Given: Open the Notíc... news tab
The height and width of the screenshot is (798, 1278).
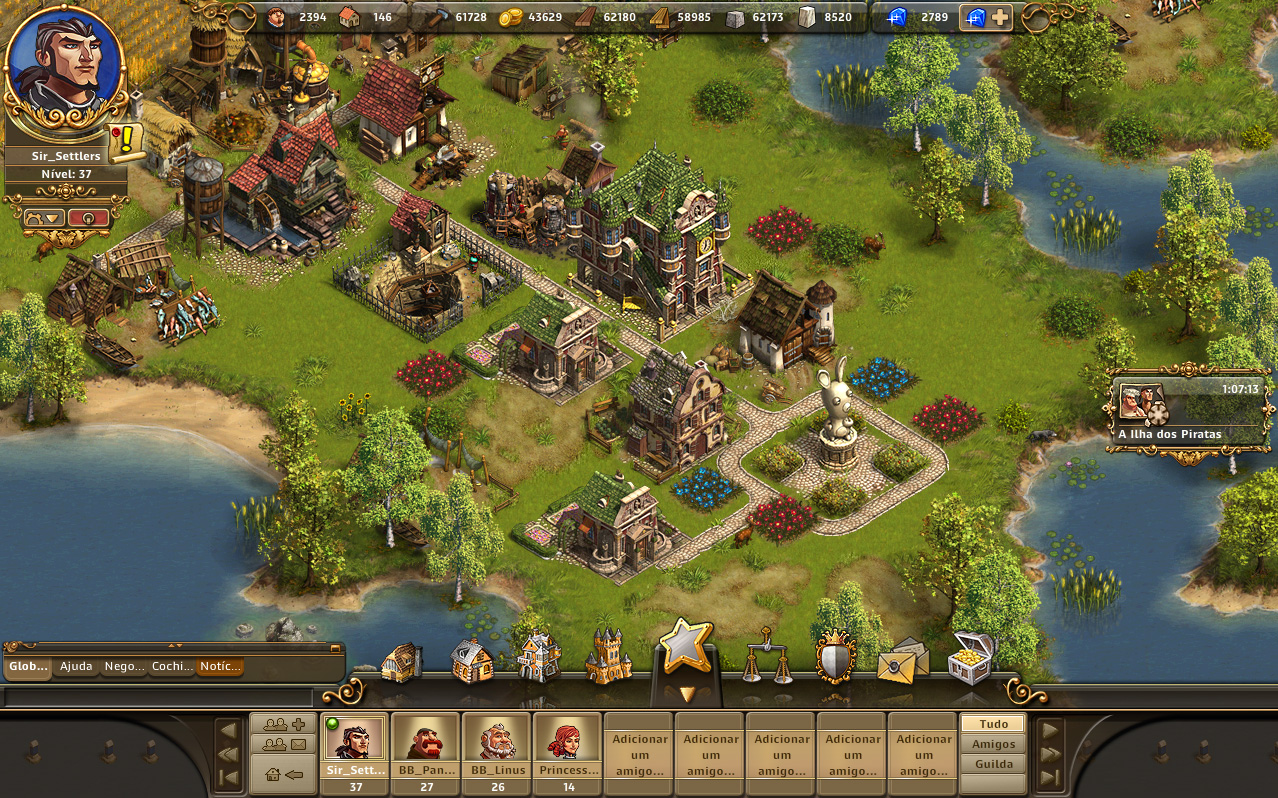Looking at the screenshot, I should (x=219, y=666).
